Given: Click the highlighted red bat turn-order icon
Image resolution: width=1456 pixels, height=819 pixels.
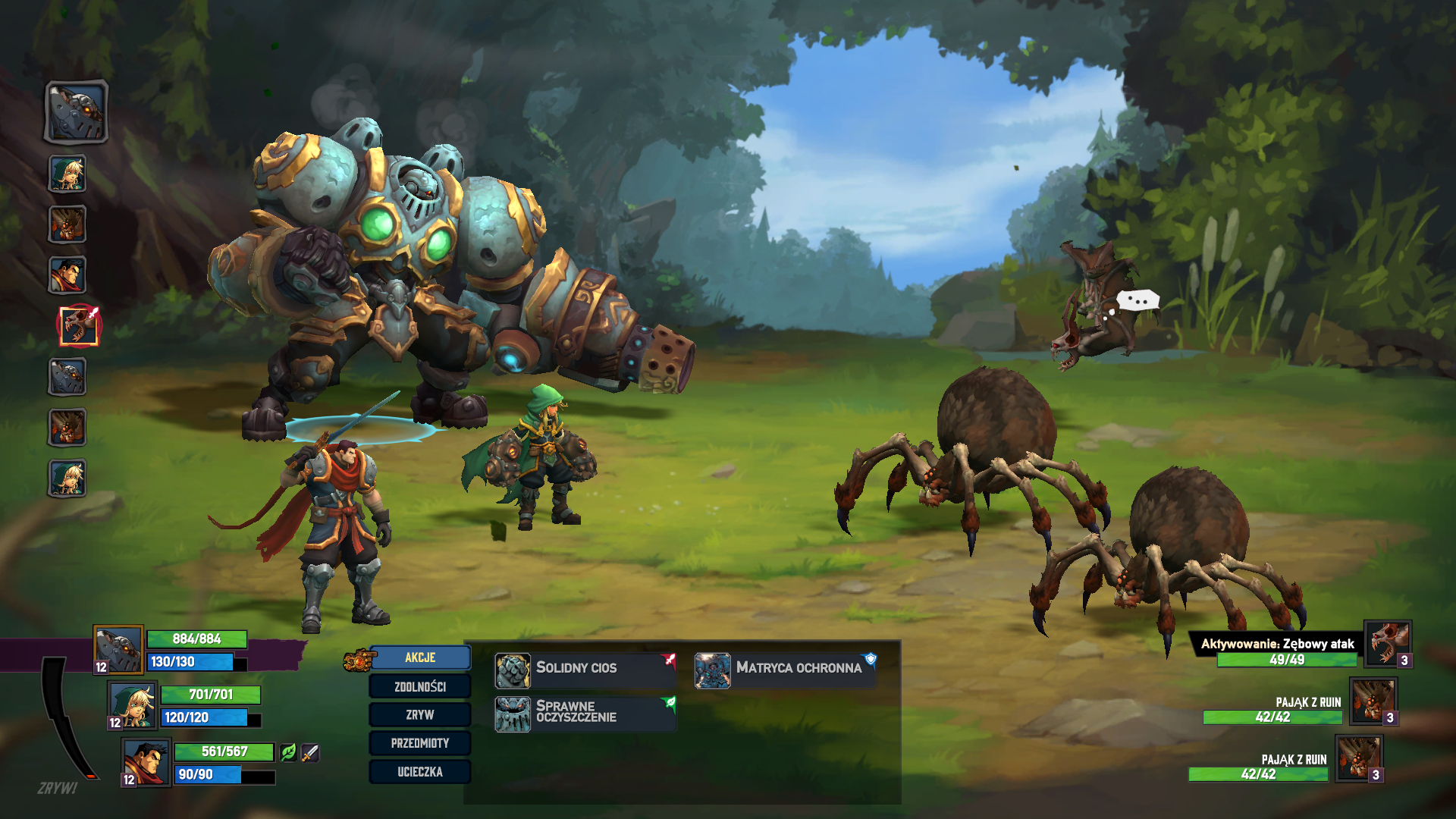Looking at the screenshot, I should click(79, 326).
